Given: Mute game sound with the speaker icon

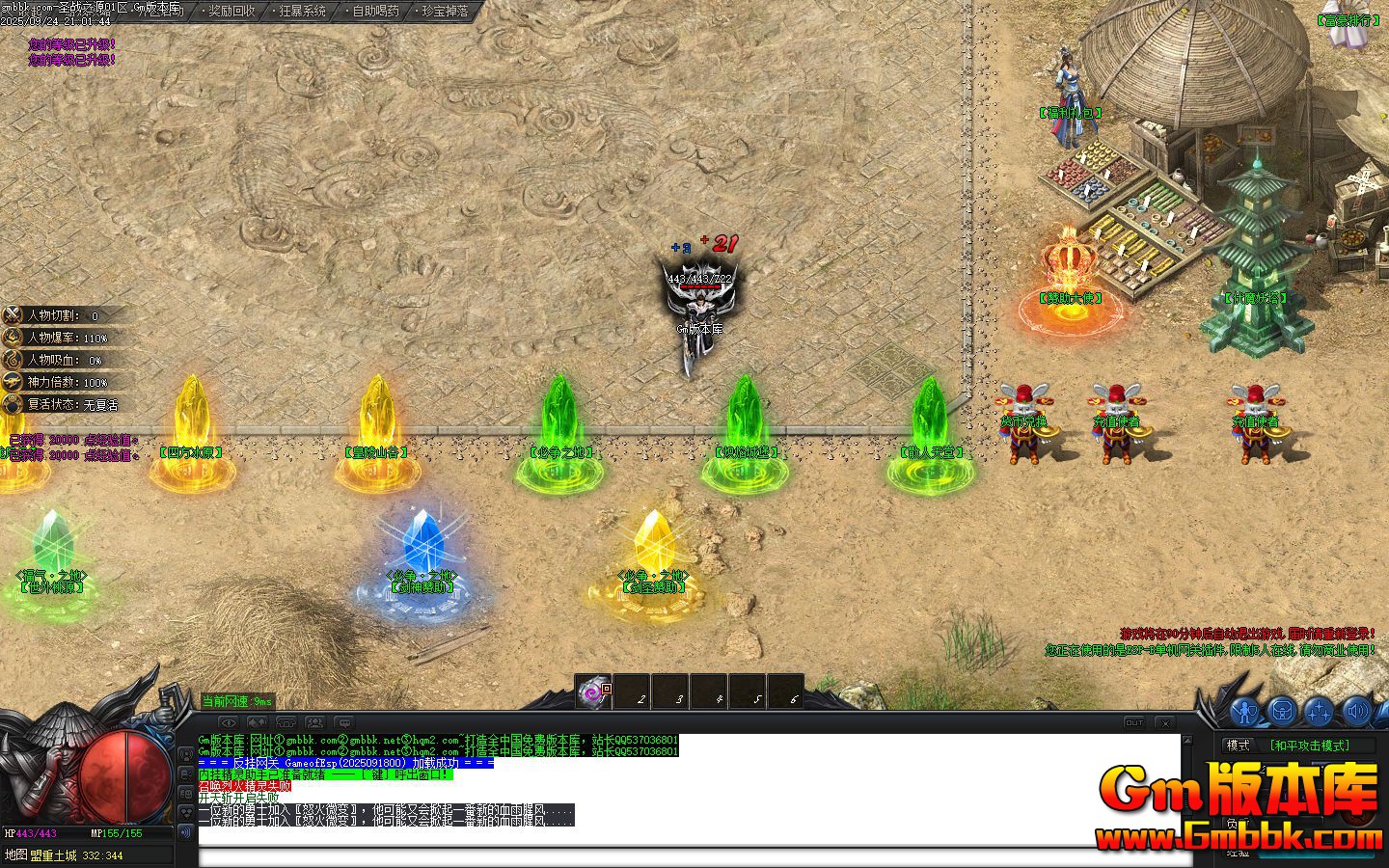Looking at the screenshot, I should coord(1356,712).
